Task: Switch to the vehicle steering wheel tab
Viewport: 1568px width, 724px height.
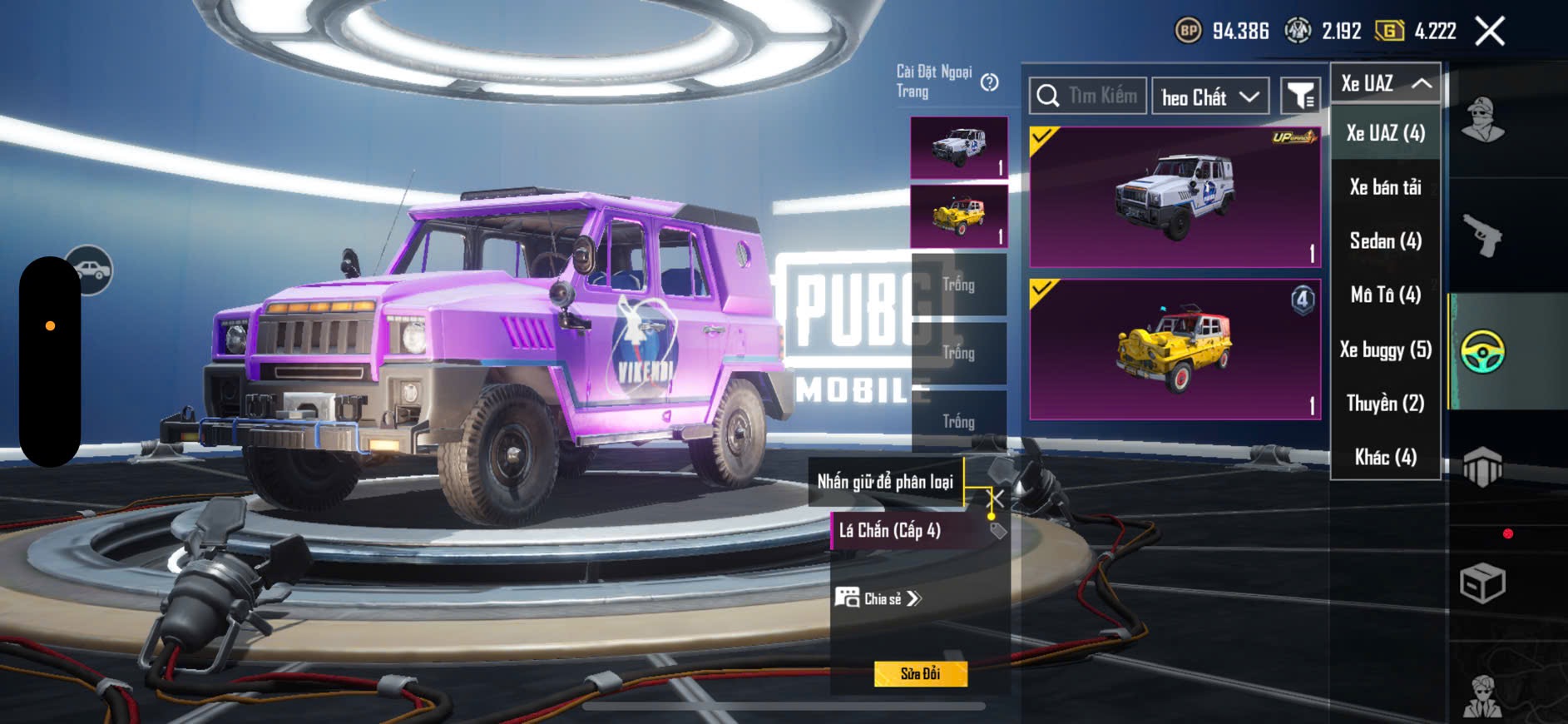Action: click(1482, 351)
